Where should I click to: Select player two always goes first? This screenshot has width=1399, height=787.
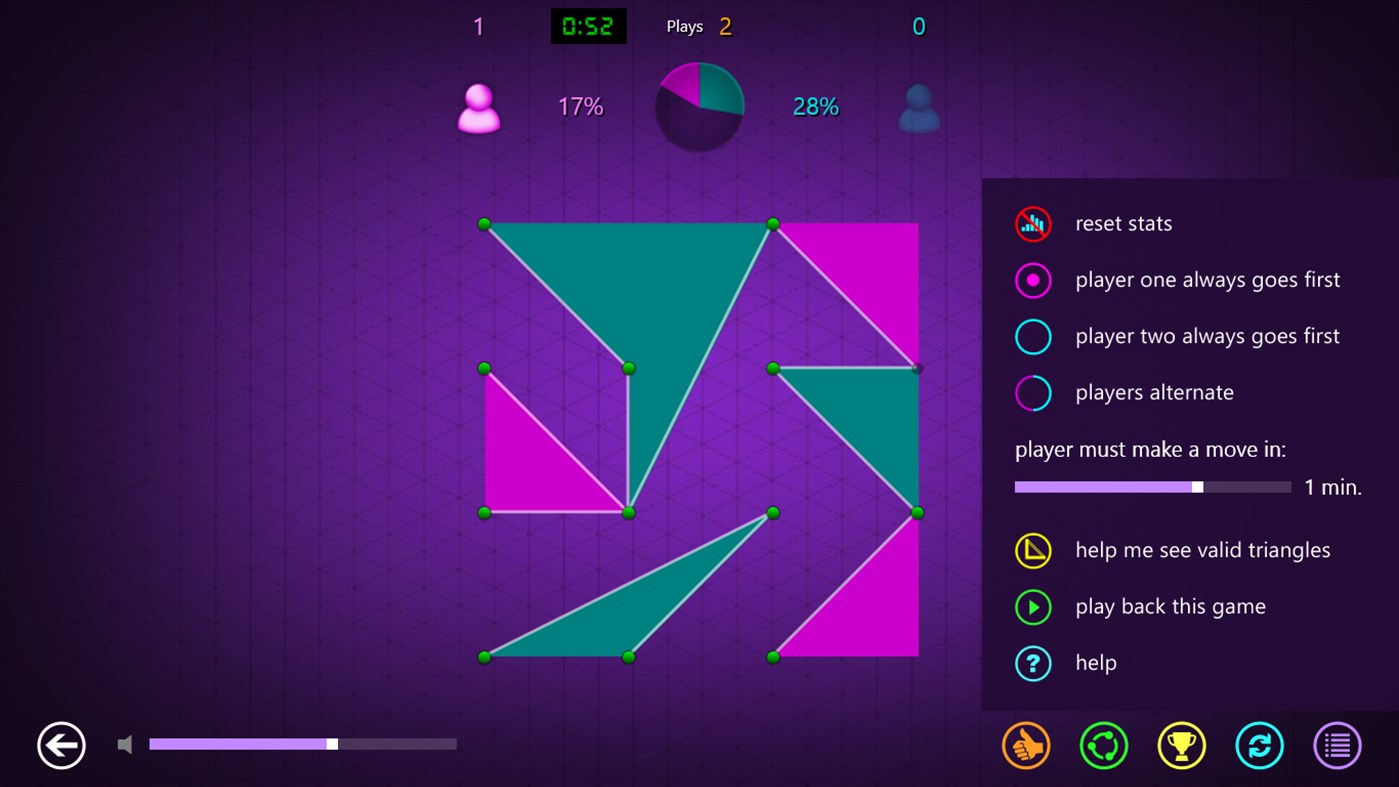coord(1033,336)
